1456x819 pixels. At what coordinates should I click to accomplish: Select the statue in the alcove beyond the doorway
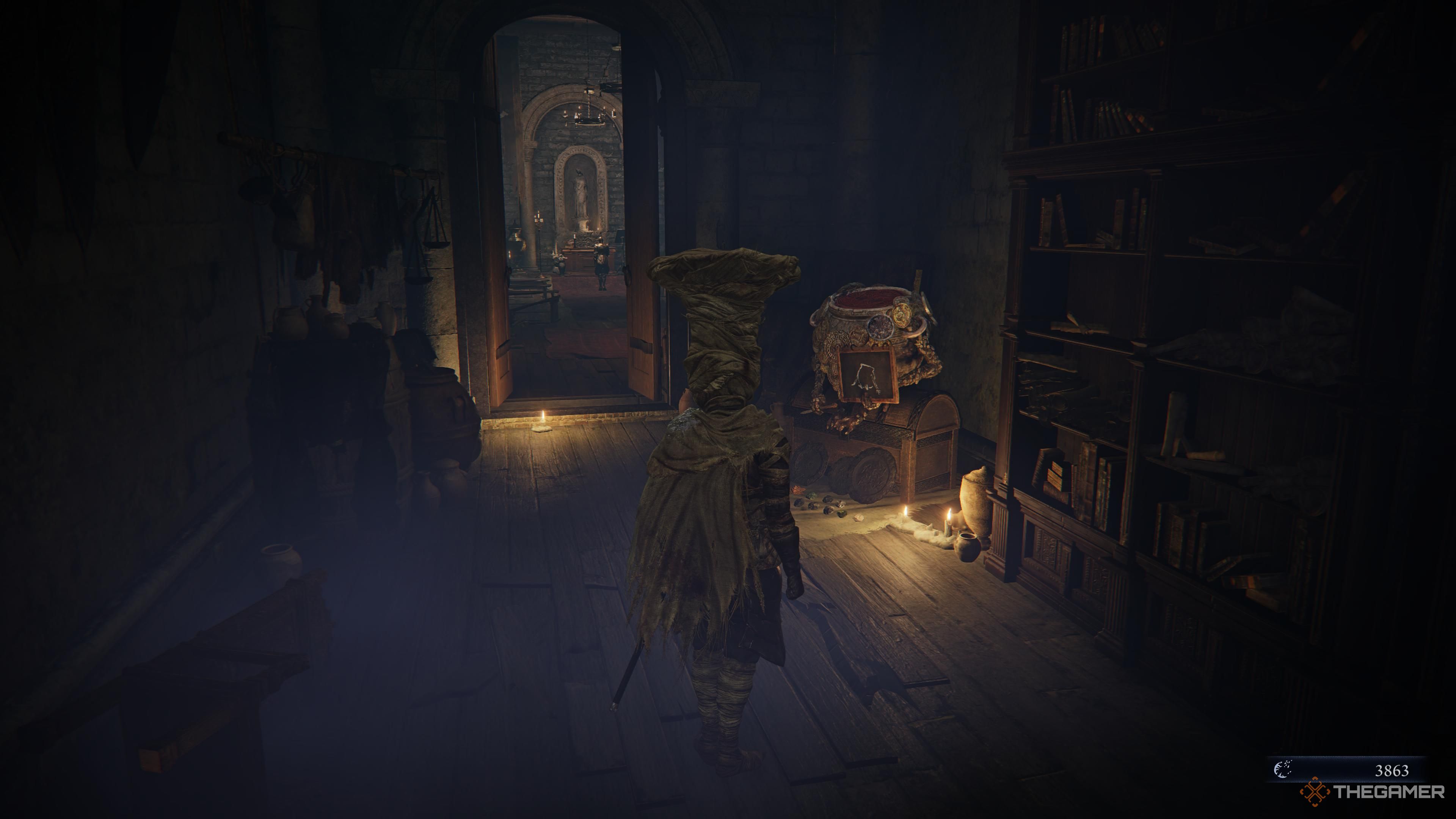pos(581,192)
